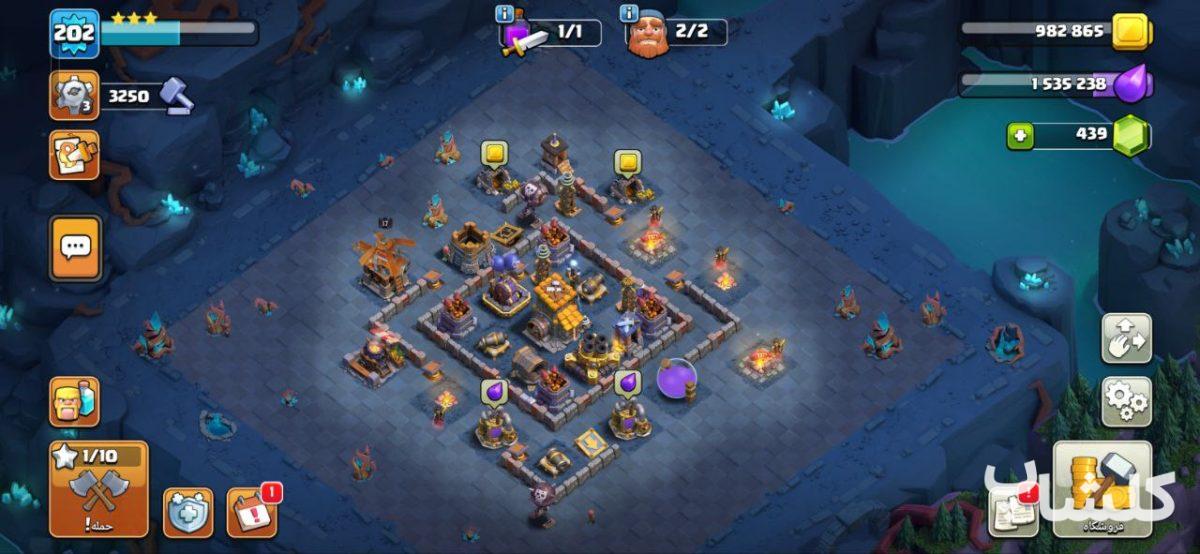This screenshot has height=554, width=1200.
Task: Open the gear icon with number 3
Action: click(74, 96)
